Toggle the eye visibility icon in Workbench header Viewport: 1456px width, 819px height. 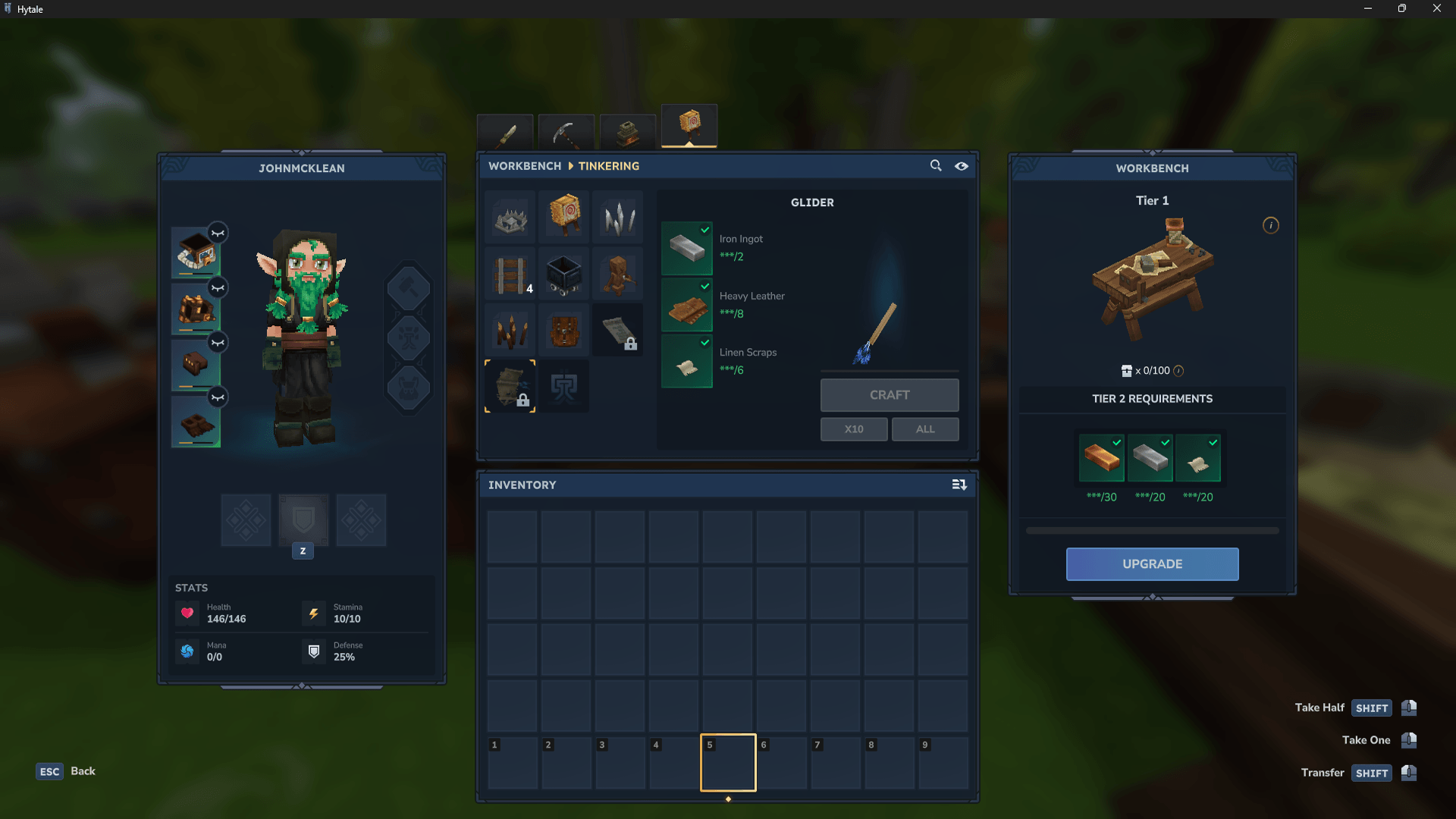962,165
